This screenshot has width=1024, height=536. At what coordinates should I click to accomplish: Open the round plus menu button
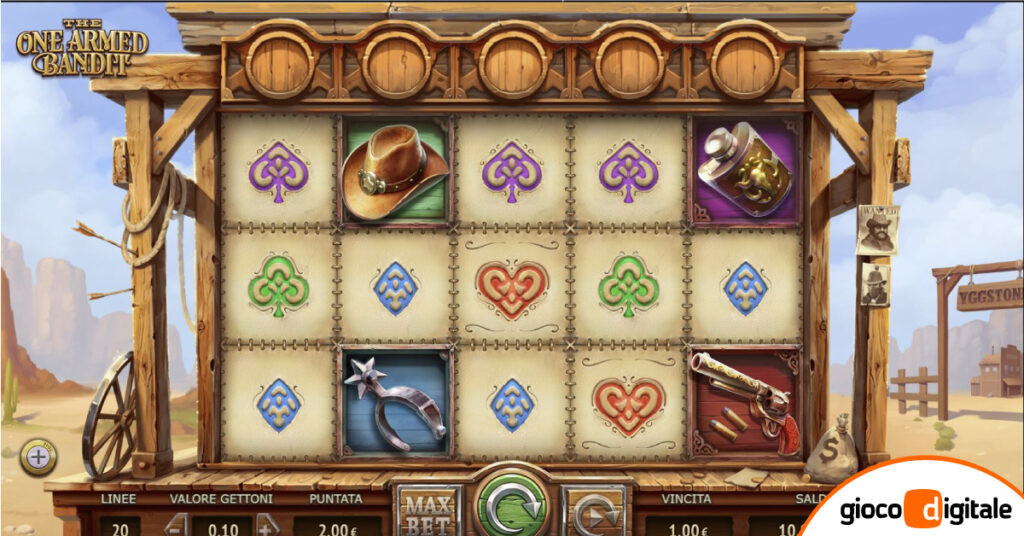38,458
